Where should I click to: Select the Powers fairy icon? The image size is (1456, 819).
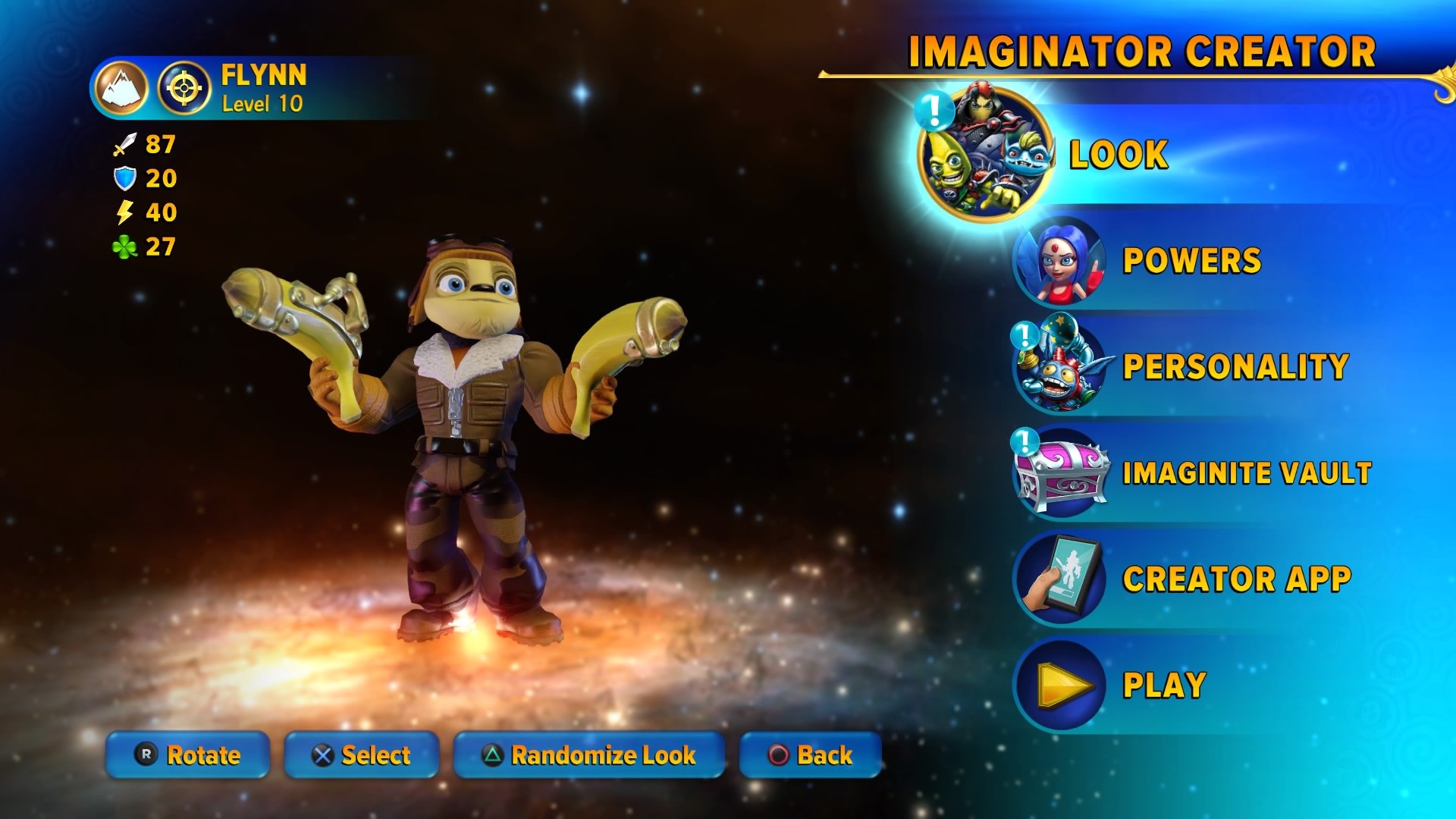click(1062, 267)
